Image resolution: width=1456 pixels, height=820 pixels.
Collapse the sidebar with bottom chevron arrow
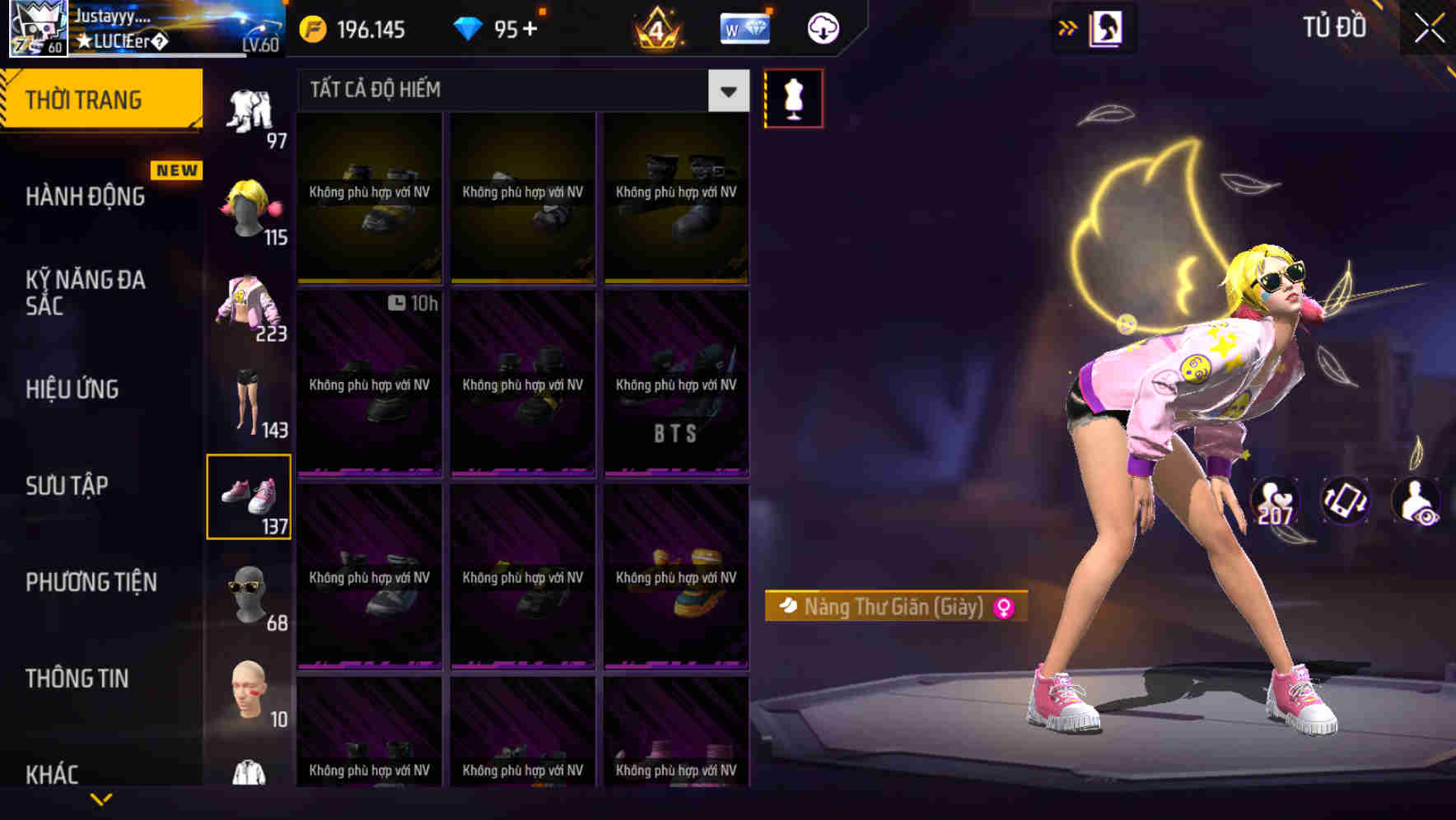(x=103, y=799)
